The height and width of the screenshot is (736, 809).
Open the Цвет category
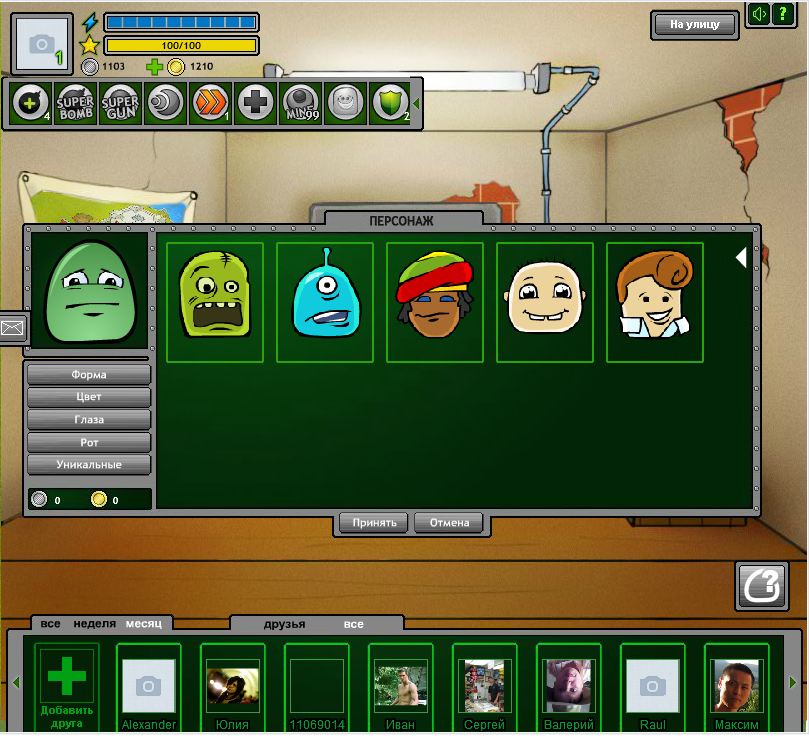[x=89, y=397]
